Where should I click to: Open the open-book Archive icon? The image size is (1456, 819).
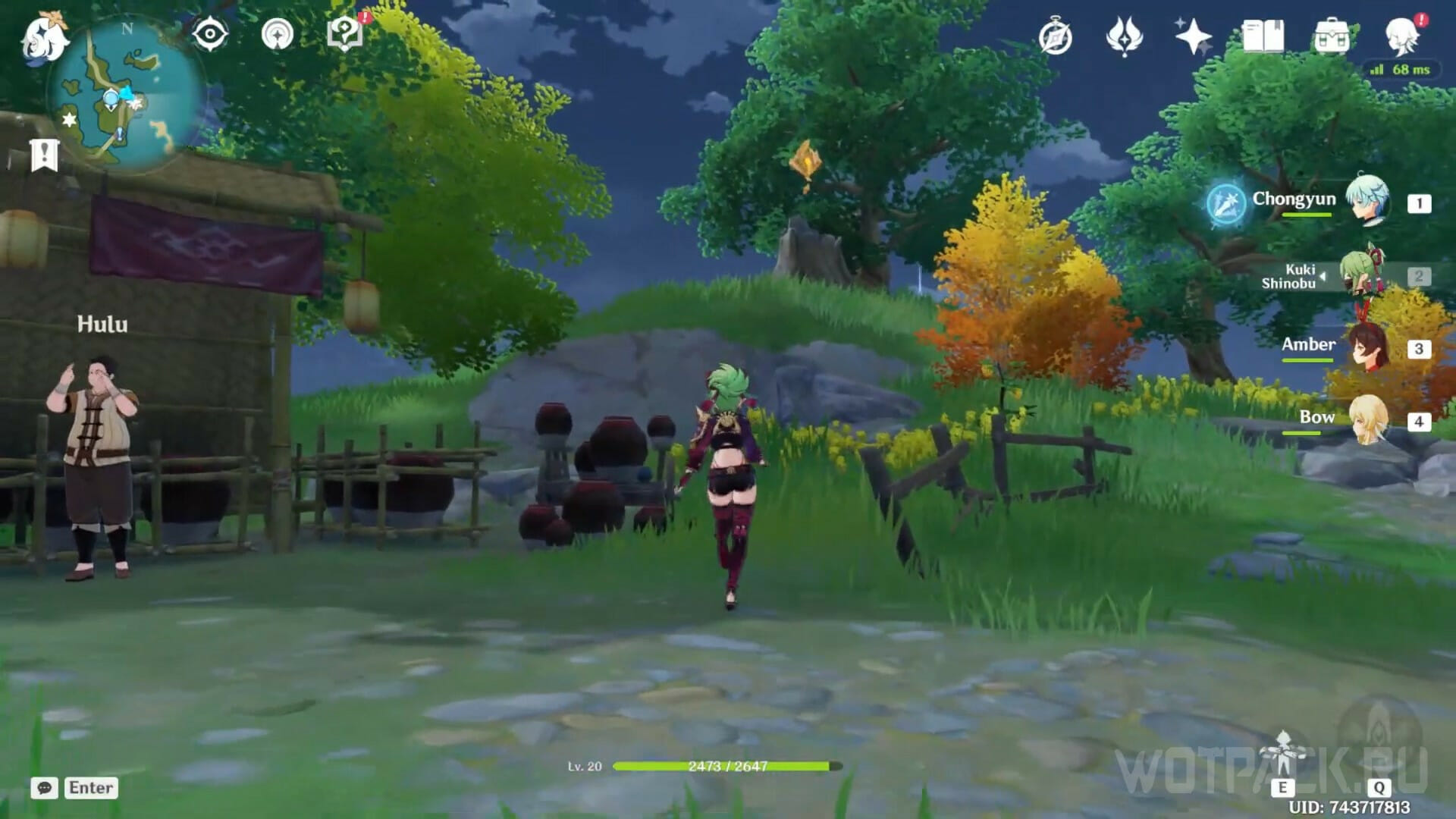[1263, 36]
